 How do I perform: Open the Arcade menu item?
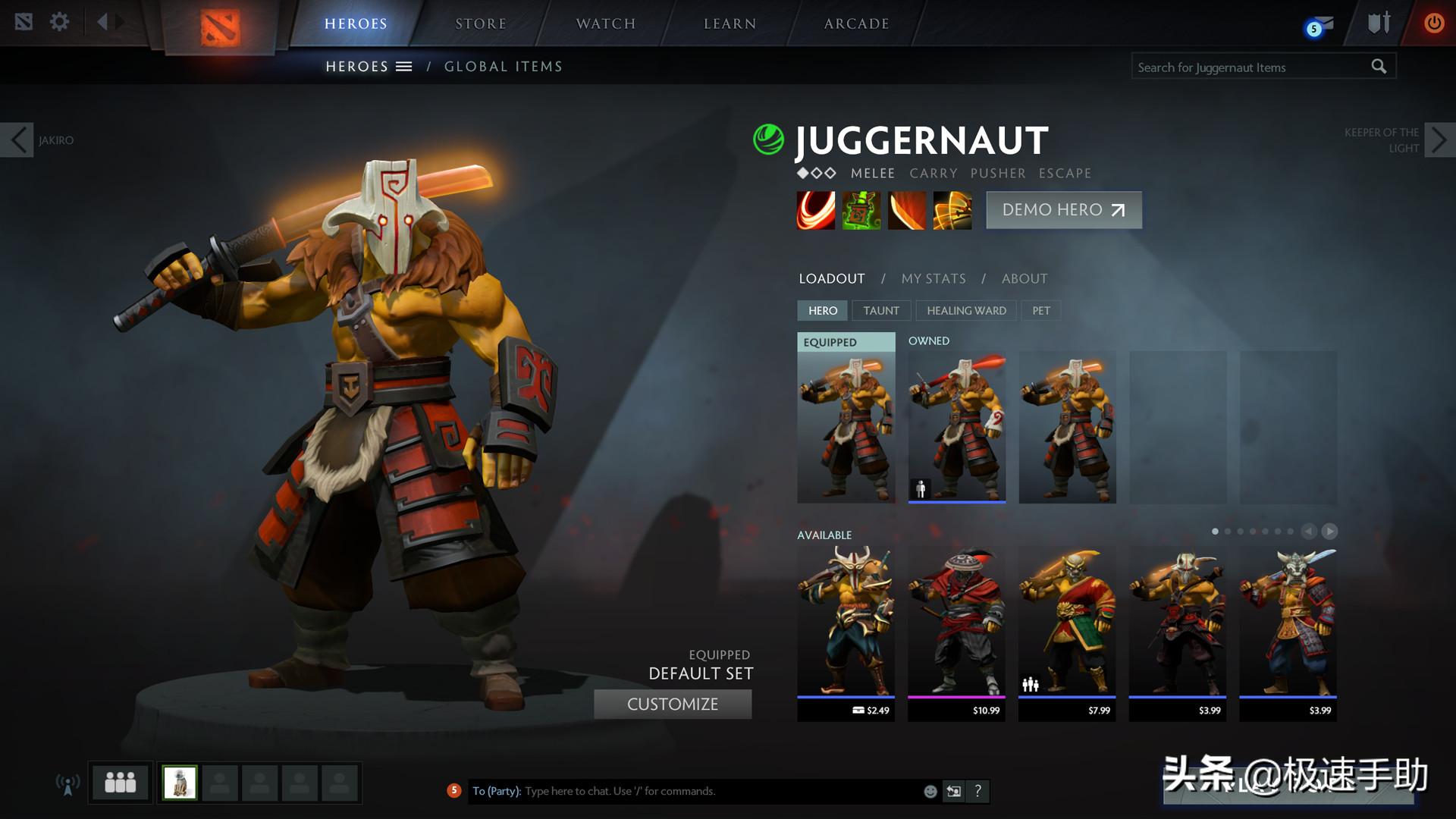[x=857, y=23]
